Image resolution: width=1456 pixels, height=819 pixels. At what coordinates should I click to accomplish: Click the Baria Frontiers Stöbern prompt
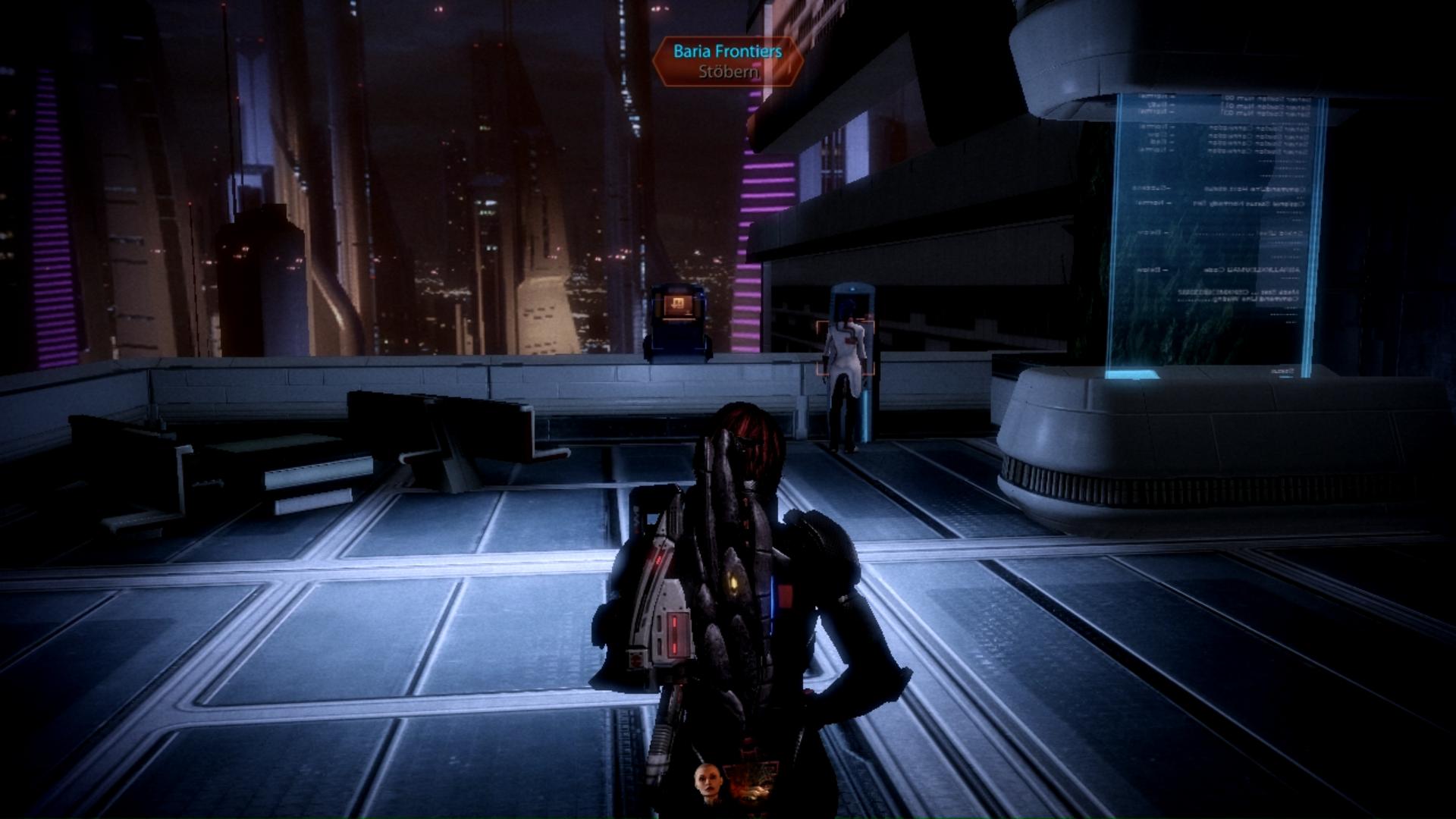pyautogui.click(x=727, y=61)
